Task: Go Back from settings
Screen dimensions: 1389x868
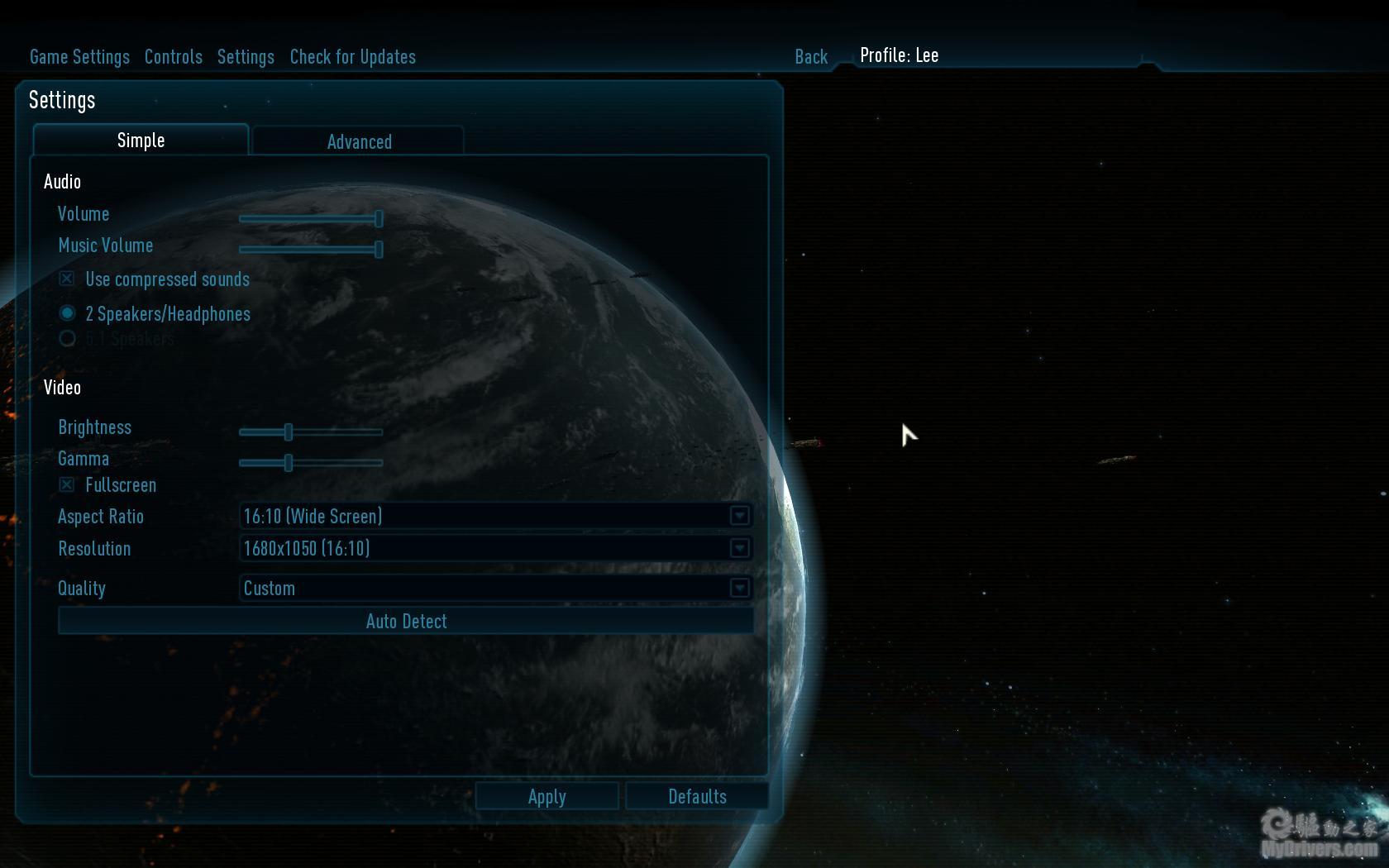Action: pos(810,57)
